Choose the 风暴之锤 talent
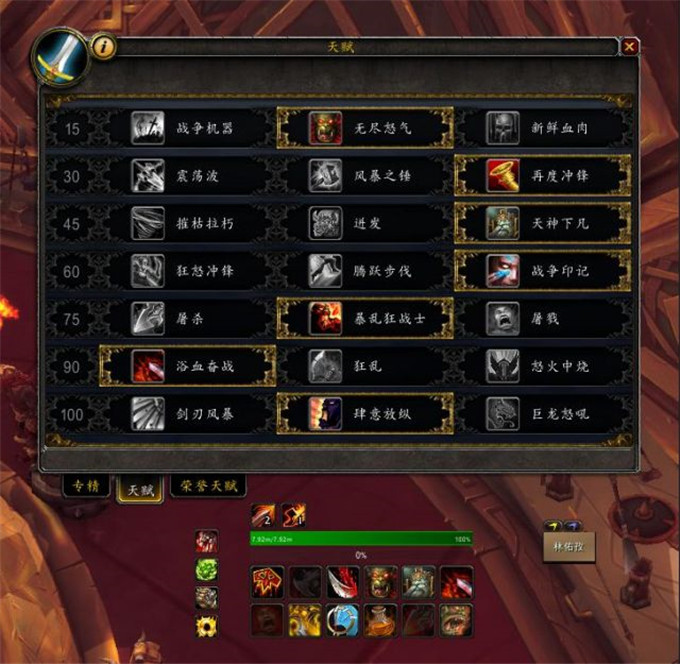This screenshot has width=680, height=664. 365,176
